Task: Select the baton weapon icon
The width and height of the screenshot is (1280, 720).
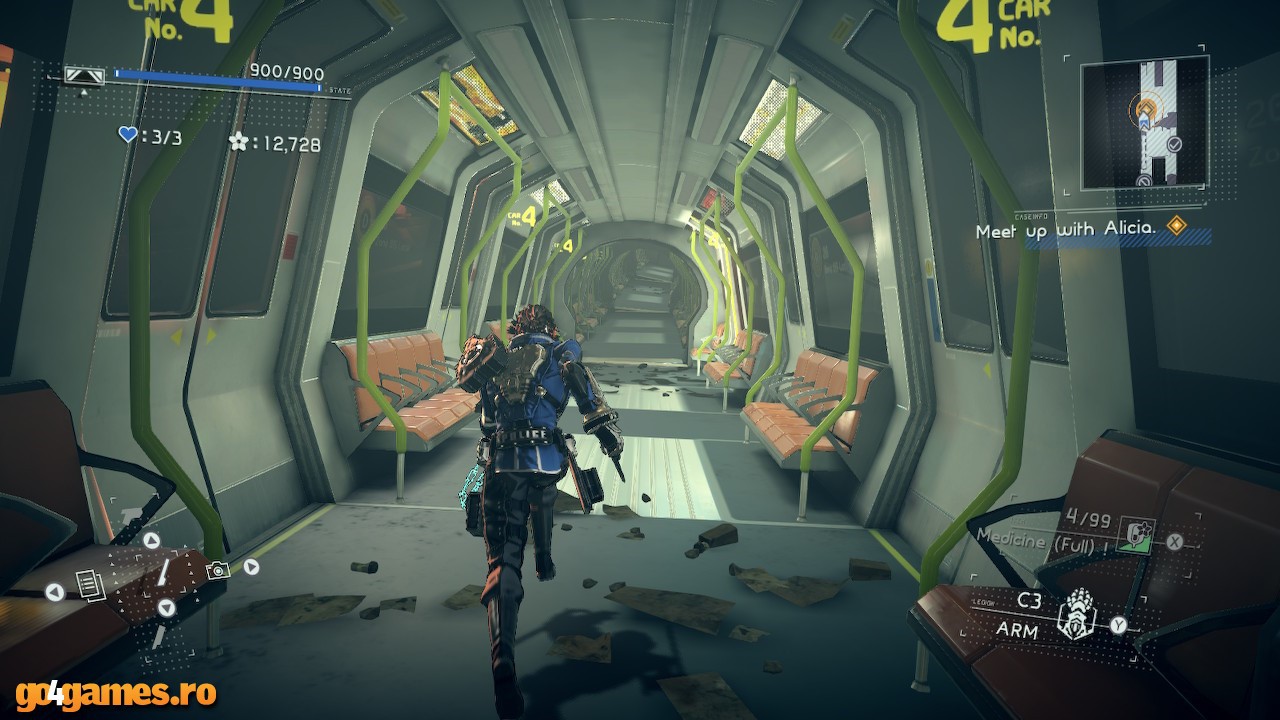Action: click(160, 574)
